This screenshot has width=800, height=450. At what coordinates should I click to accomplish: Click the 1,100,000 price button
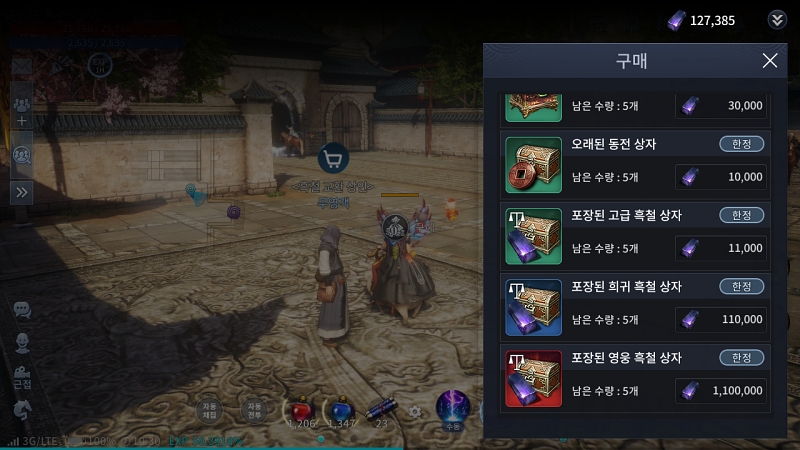(721, 390)
